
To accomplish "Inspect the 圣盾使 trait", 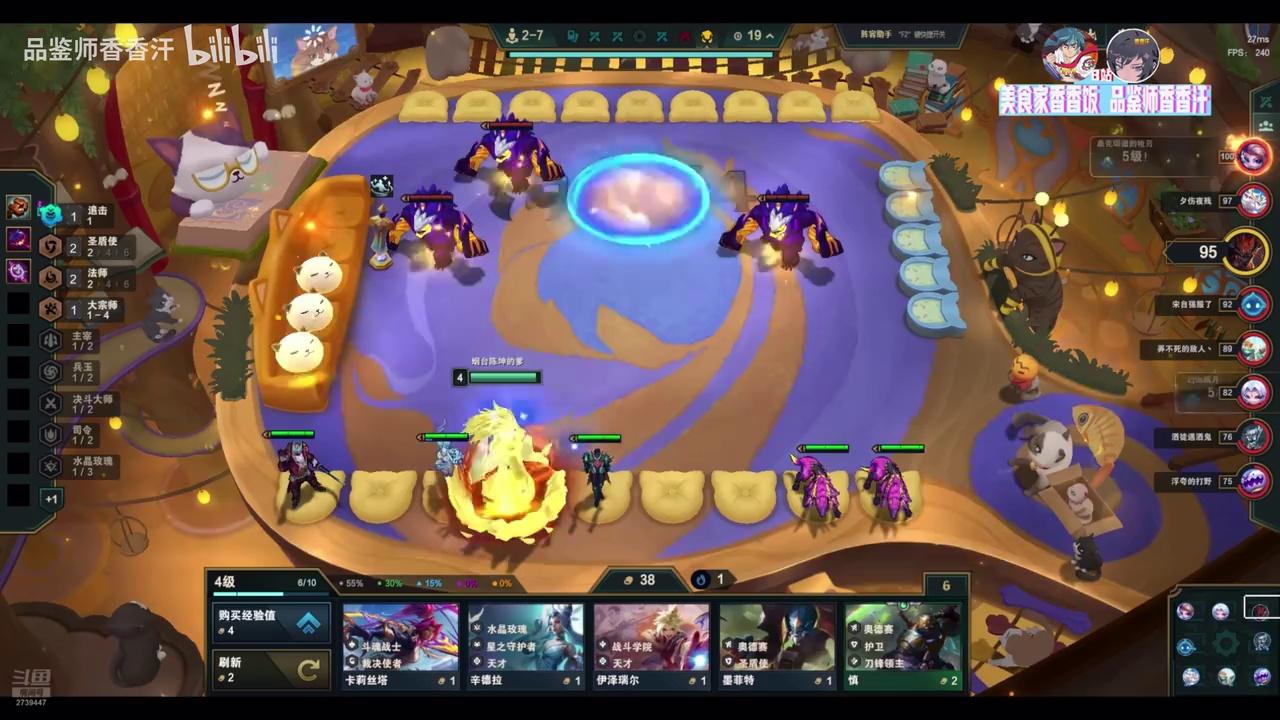I will pos(82,246).
